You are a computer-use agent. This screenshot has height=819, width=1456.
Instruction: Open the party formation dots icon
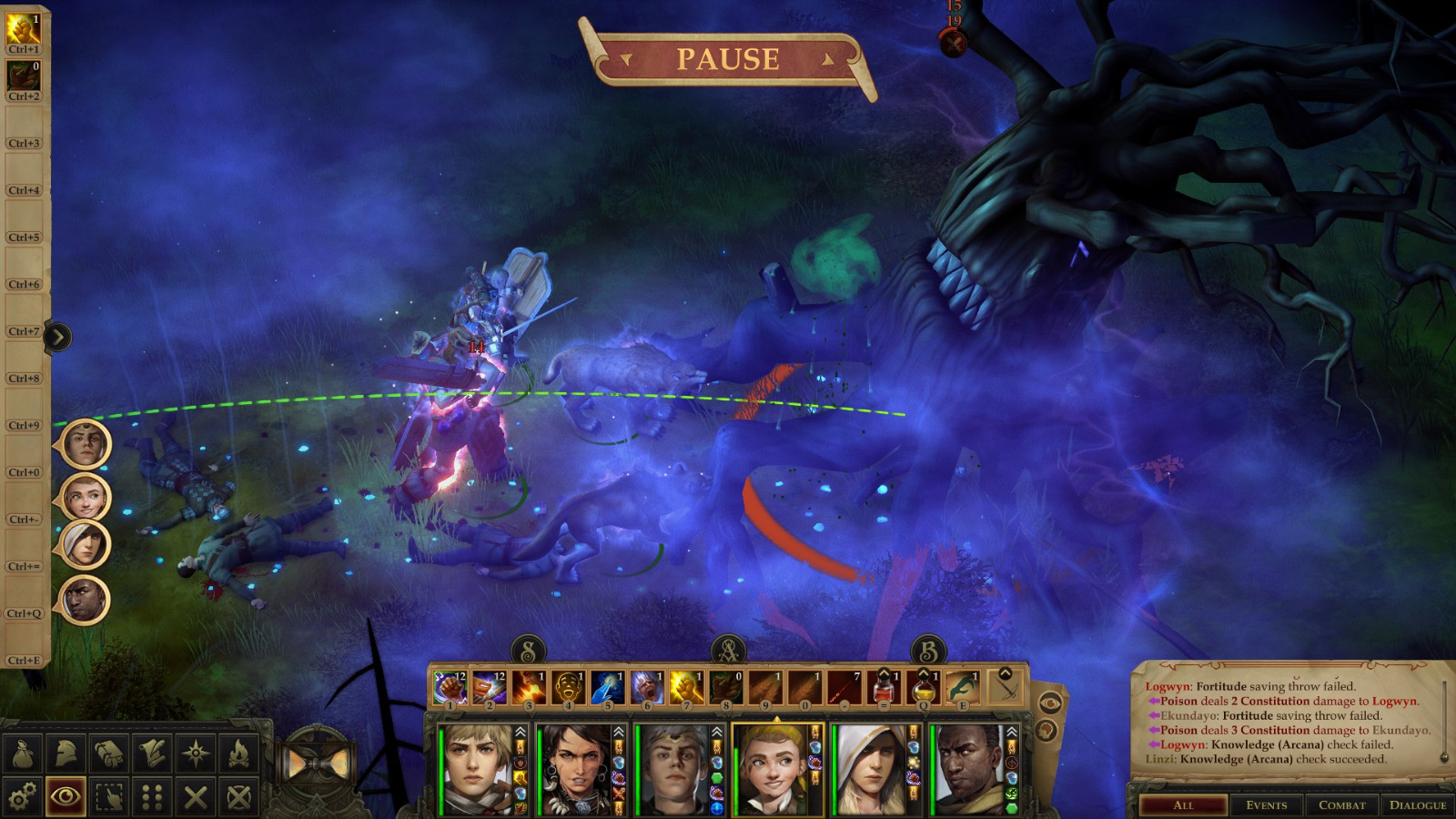tap(152, 795)
